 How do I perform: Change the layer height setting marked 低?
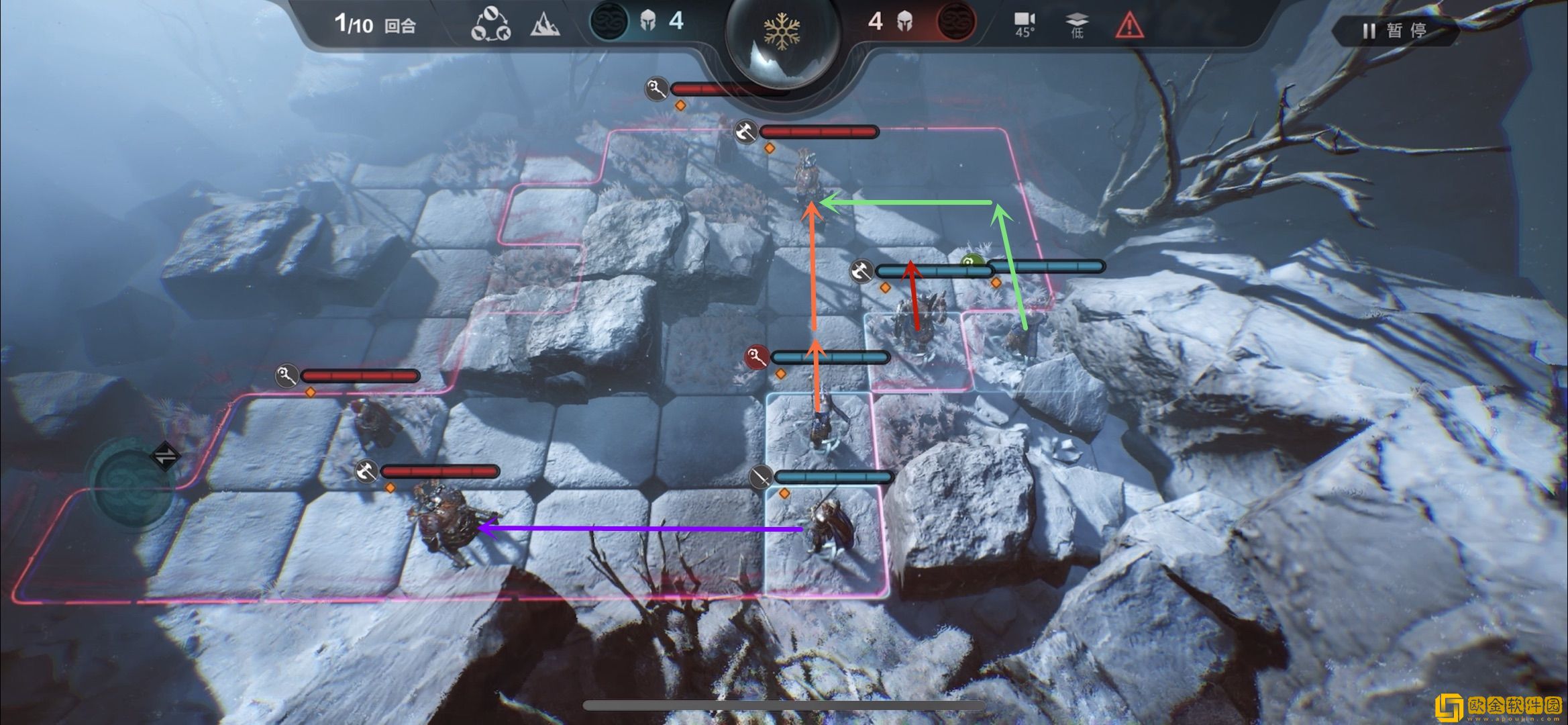tap(1076, 26)
